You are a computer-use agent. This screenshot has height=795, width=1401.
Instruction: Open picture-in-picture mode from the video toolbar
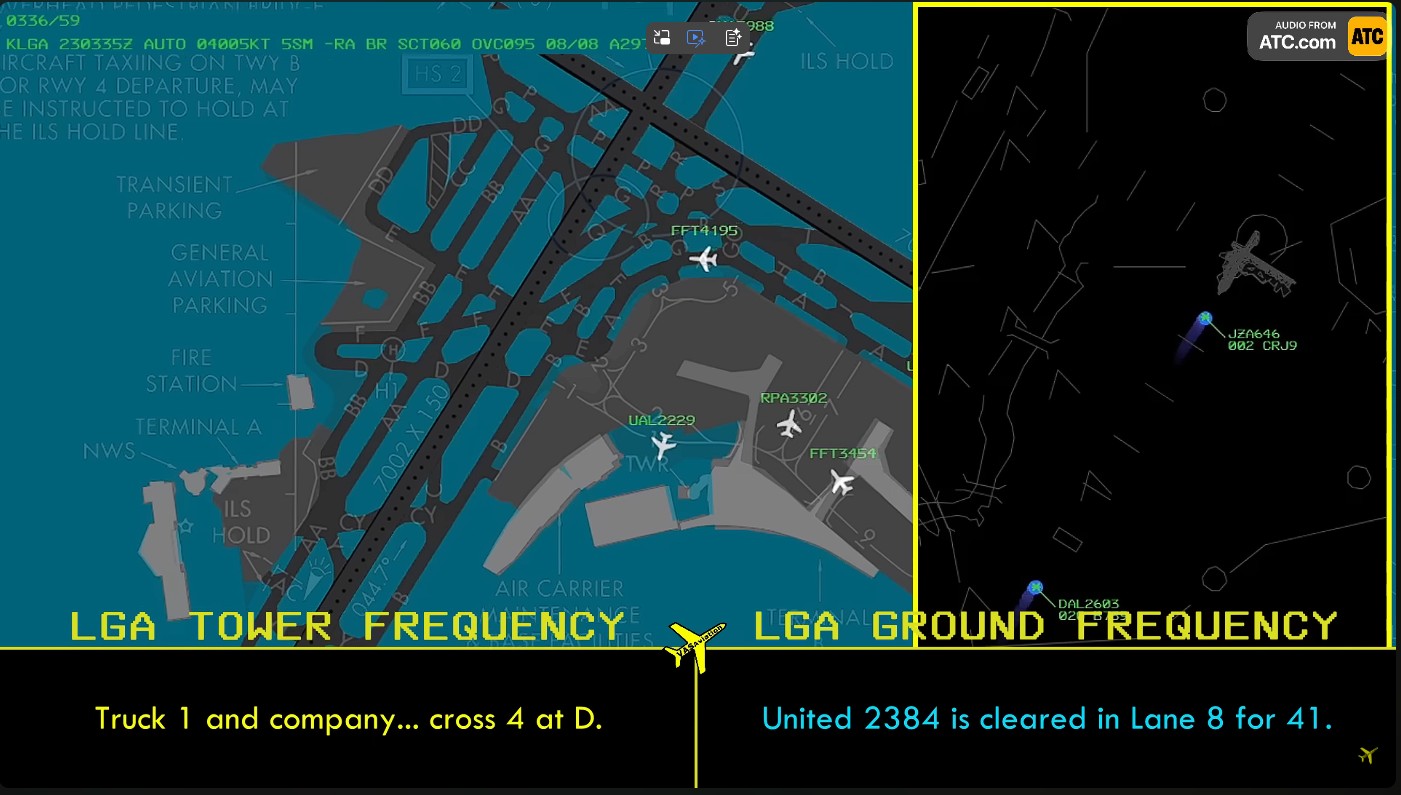[662, 37]
